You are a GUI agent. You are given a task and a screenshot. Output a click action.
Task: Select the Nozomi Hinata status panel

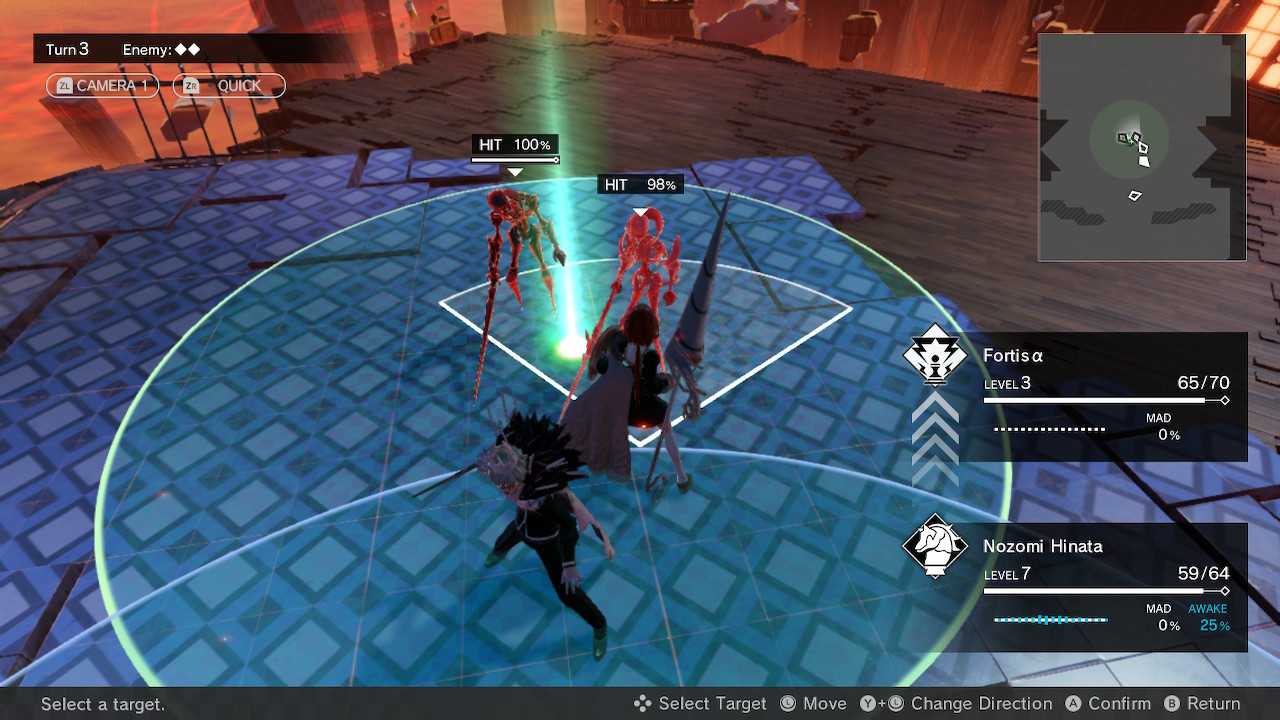[1105, 587]
